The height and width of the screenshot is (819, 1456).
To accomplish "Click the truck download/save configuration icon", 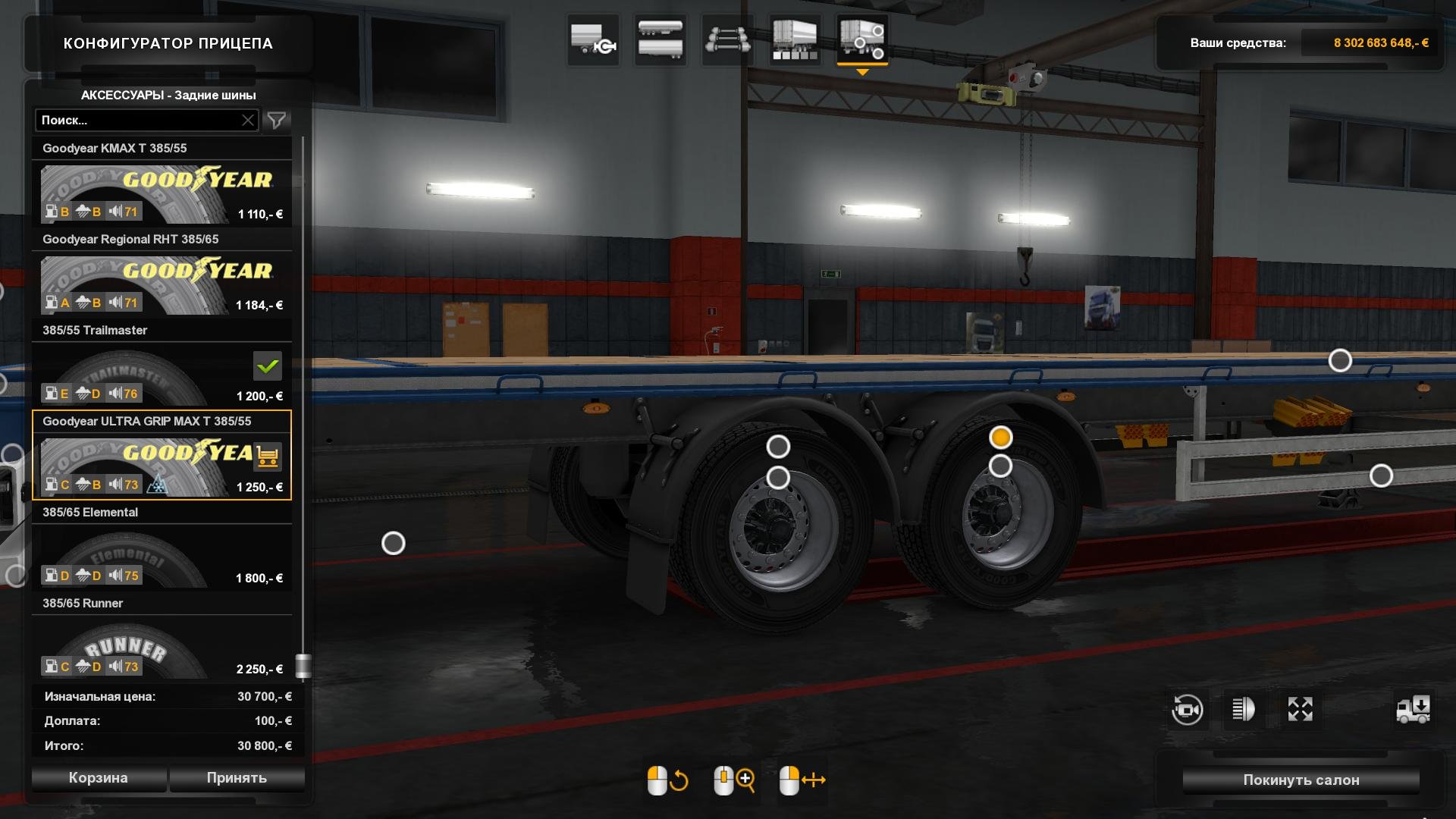I will 1415,710.
